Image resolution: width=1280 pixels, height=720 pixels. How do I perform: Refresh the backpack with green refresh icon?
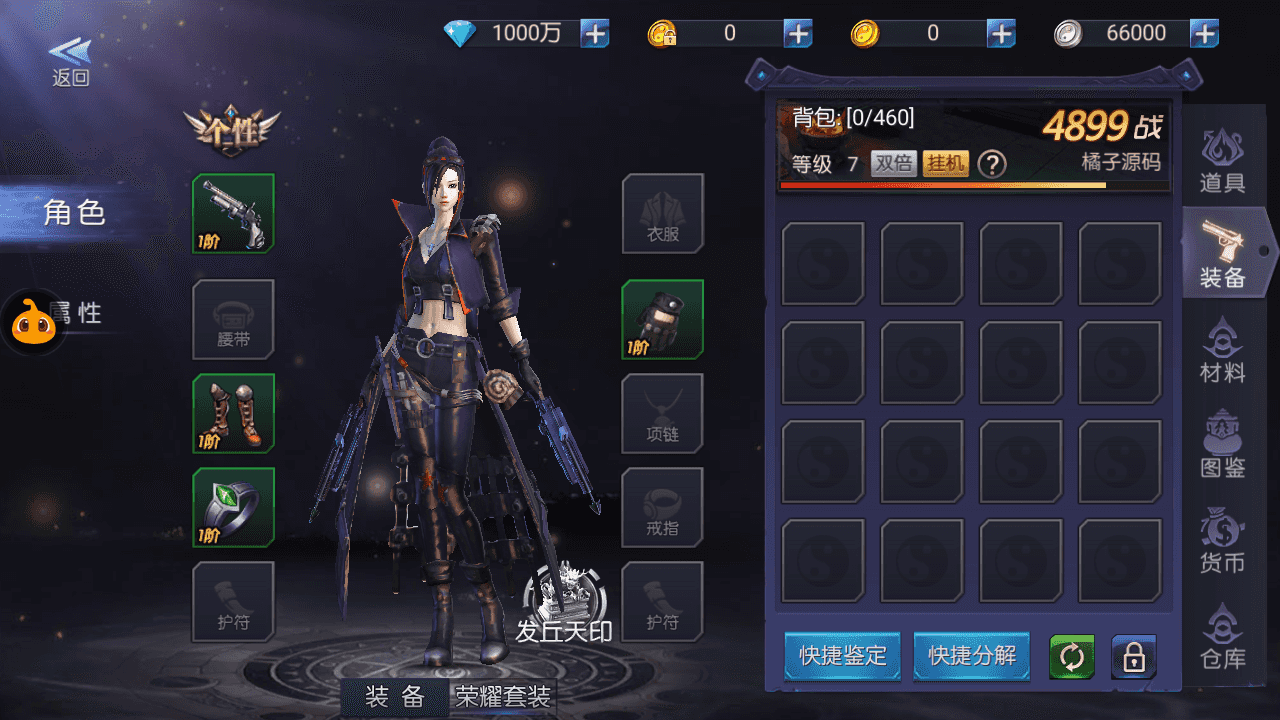pyautogui.click(x=1071, y=658)
